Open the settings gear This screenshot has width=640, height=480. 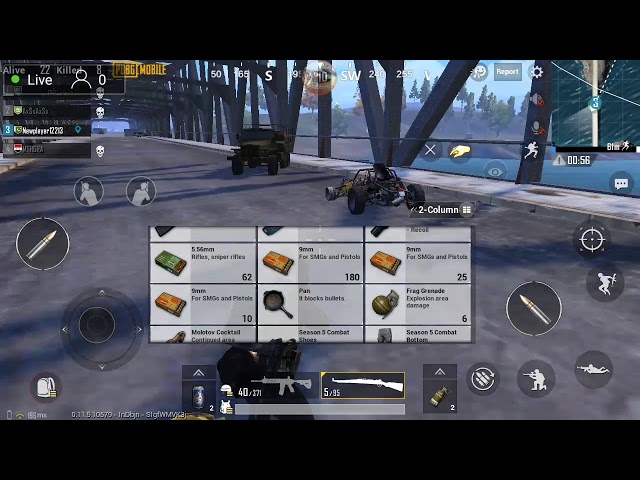tap(537, 72)
